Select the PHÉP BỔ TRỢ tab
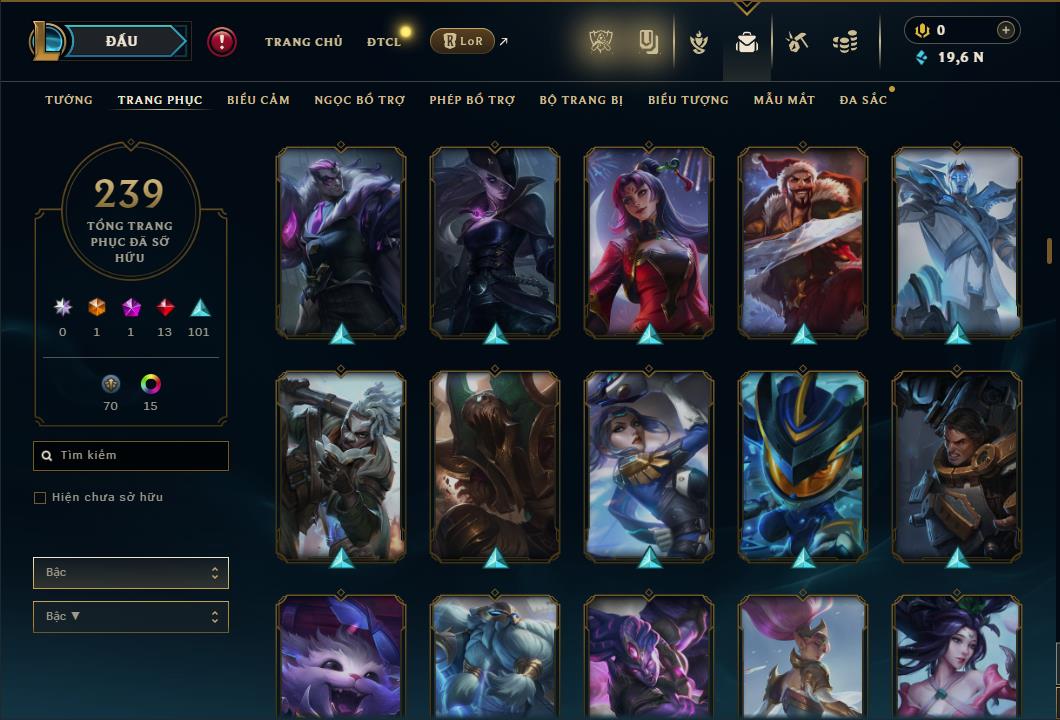 pos(472,100)
